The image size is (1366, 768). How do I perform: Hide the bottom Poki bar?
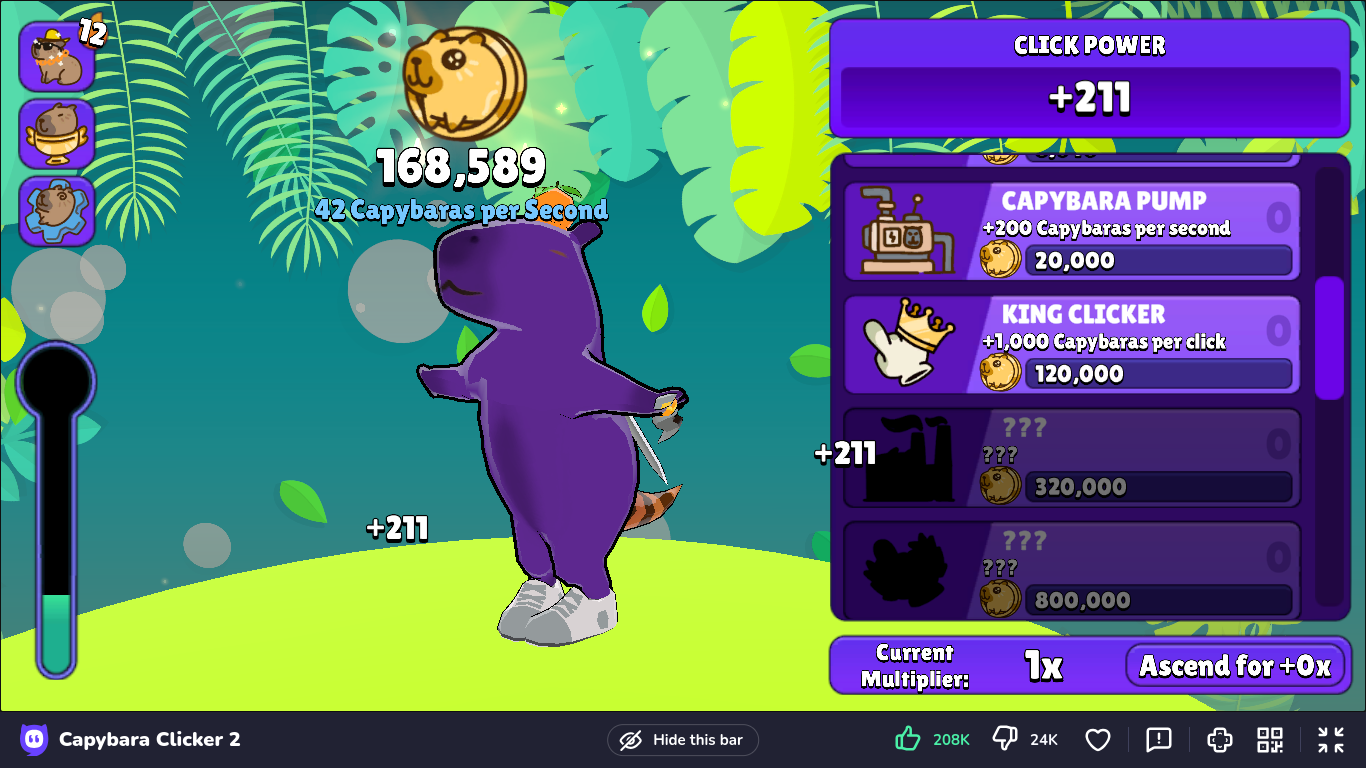pyautogui.click(x=683, y=740)
